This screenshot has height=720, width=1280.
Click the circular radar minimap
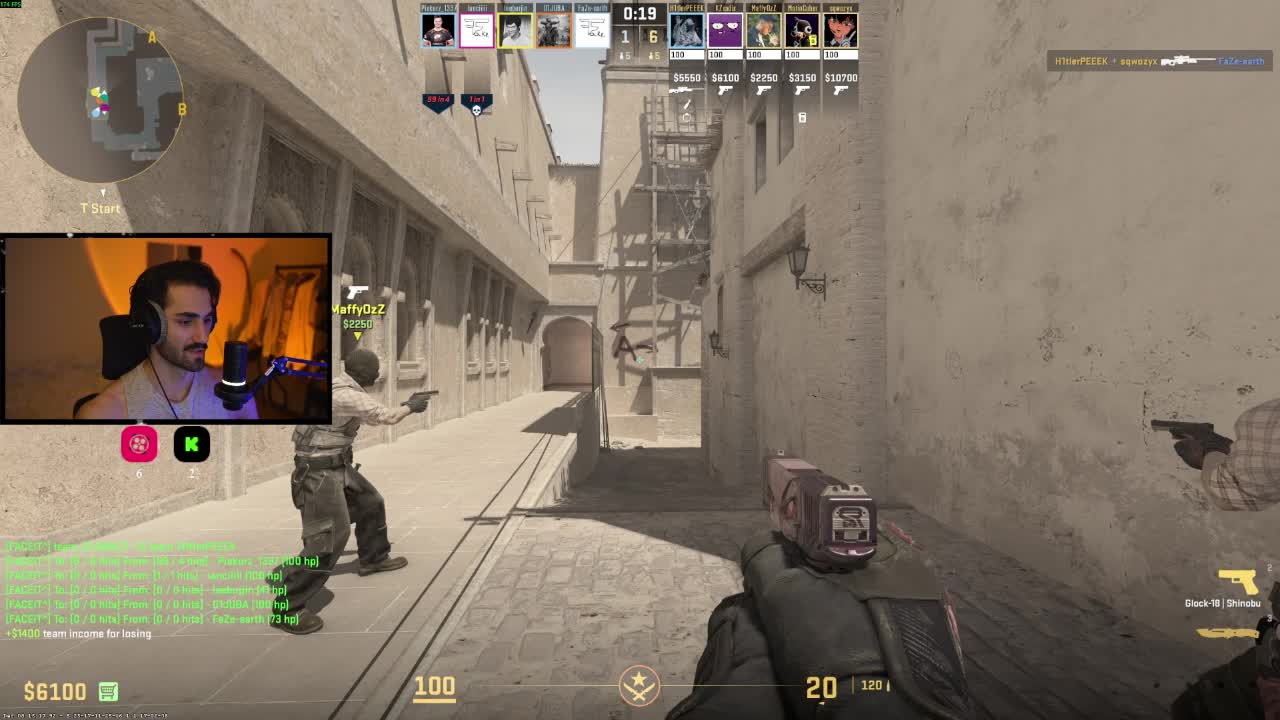(x=101, y=100)
